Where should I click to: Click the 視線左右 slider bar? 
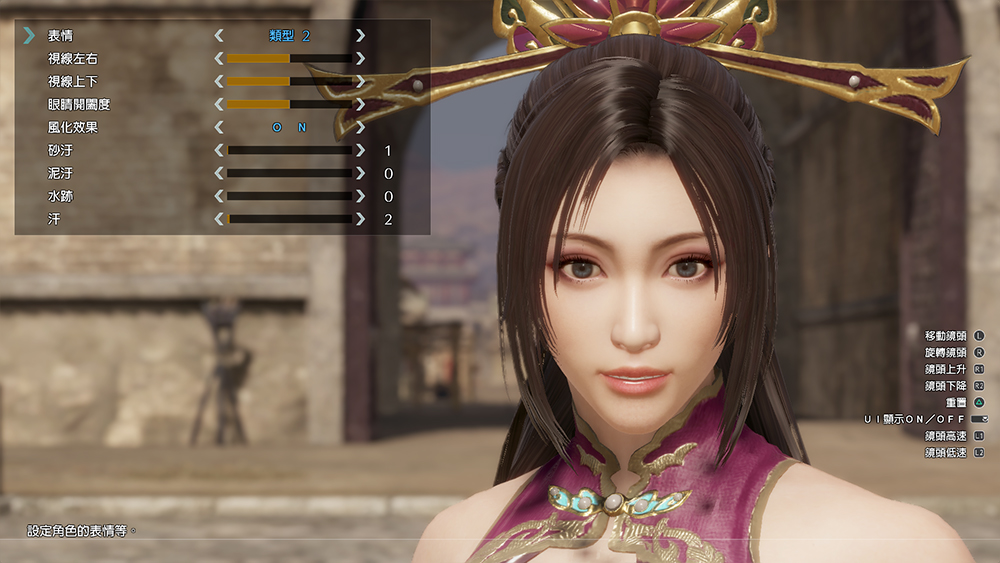coord(289,59)
